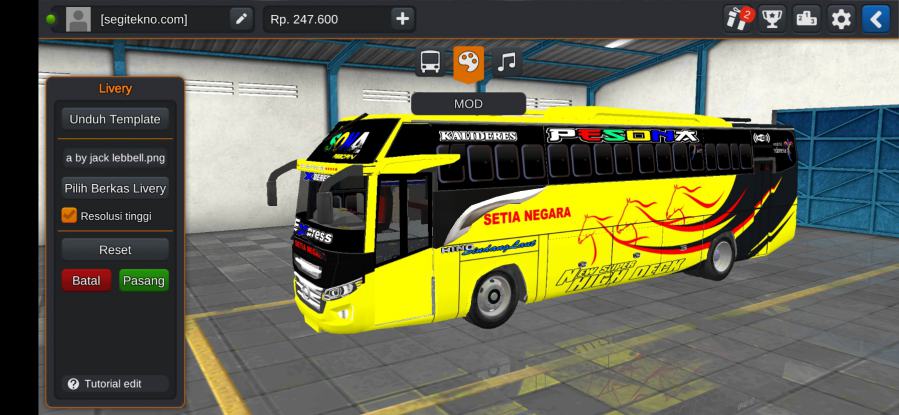
Task: Open the music note horn tab
Action: pos(506,62)
